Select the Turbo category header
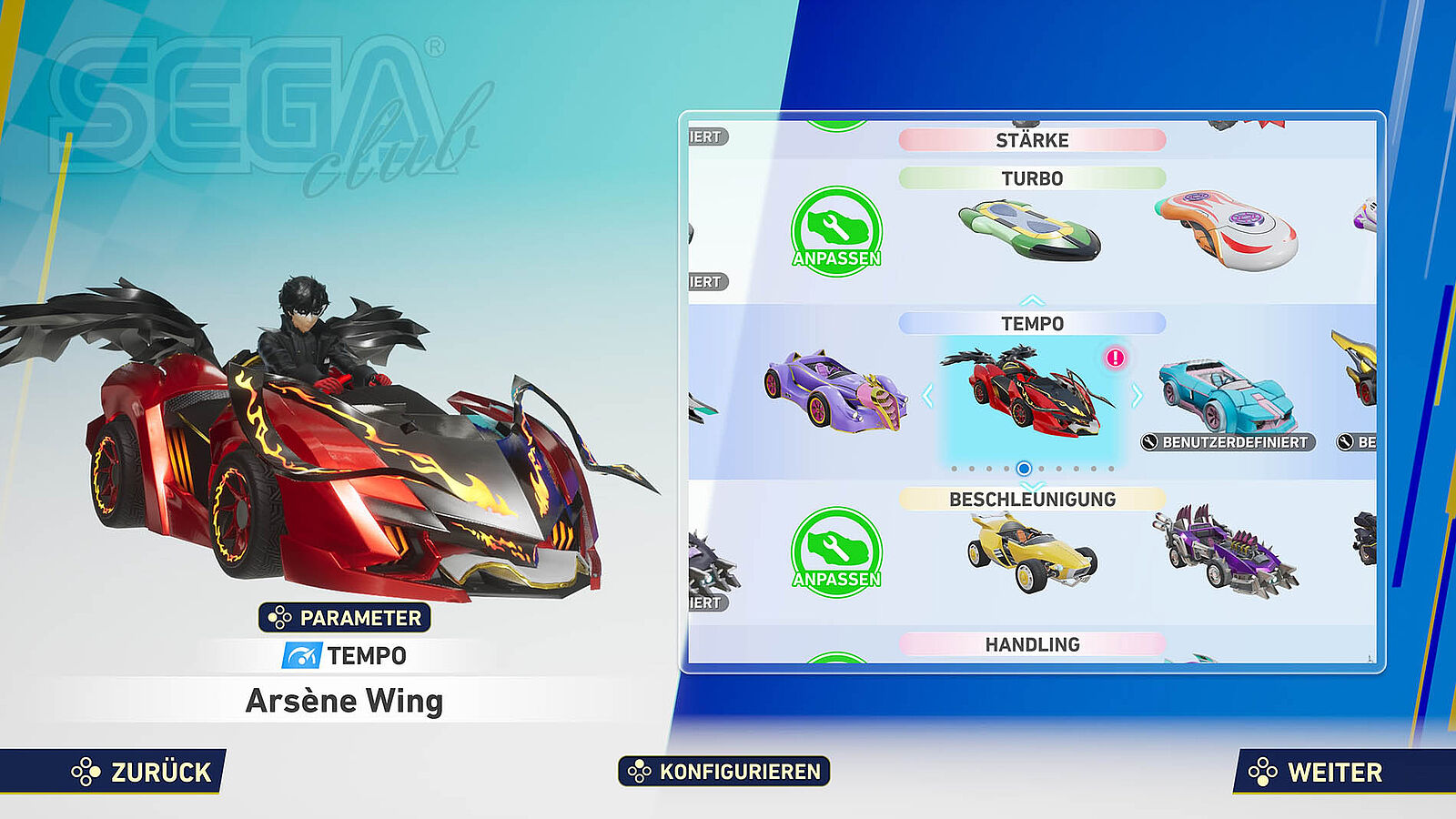 point(1032,178)
